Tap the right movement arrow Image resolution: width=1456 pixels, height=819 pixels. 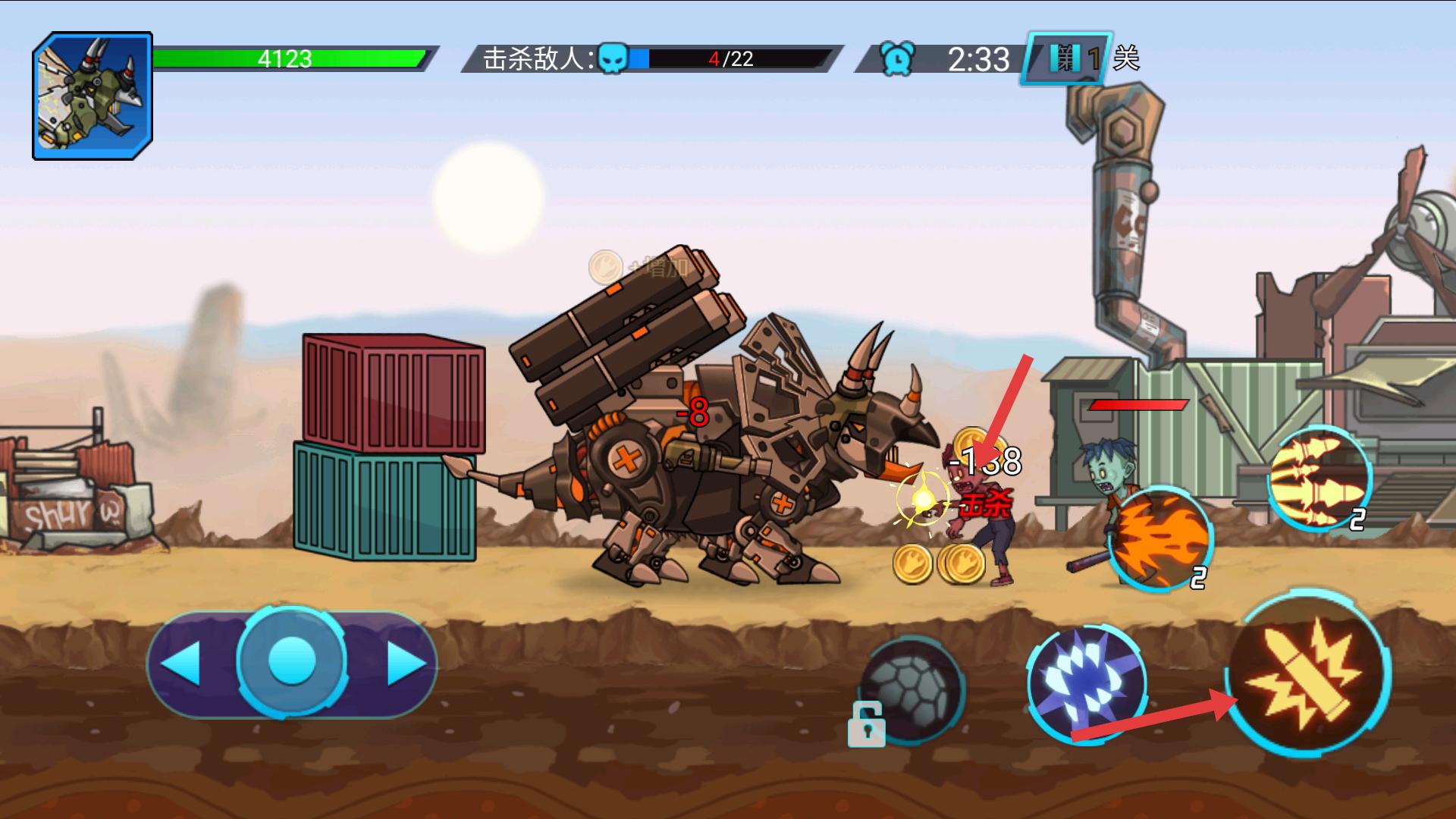406,664
